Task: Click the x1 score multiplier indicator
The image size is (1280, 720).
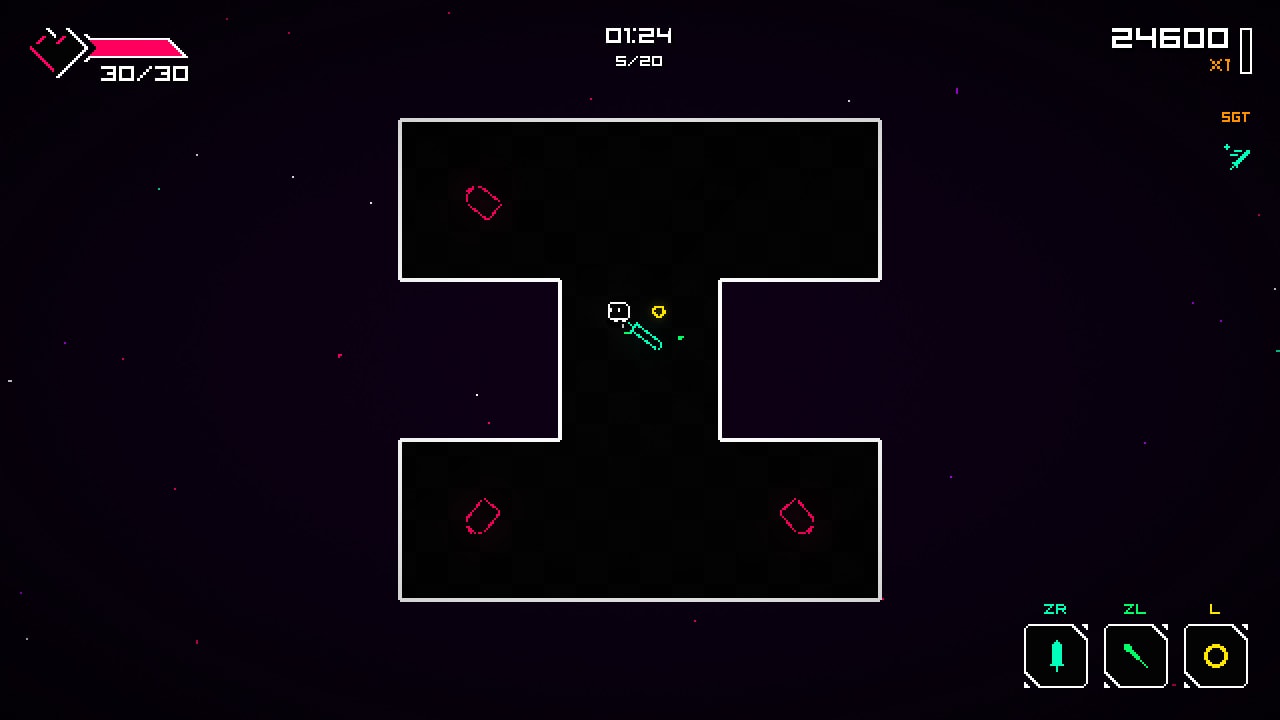Action: 1220,66
